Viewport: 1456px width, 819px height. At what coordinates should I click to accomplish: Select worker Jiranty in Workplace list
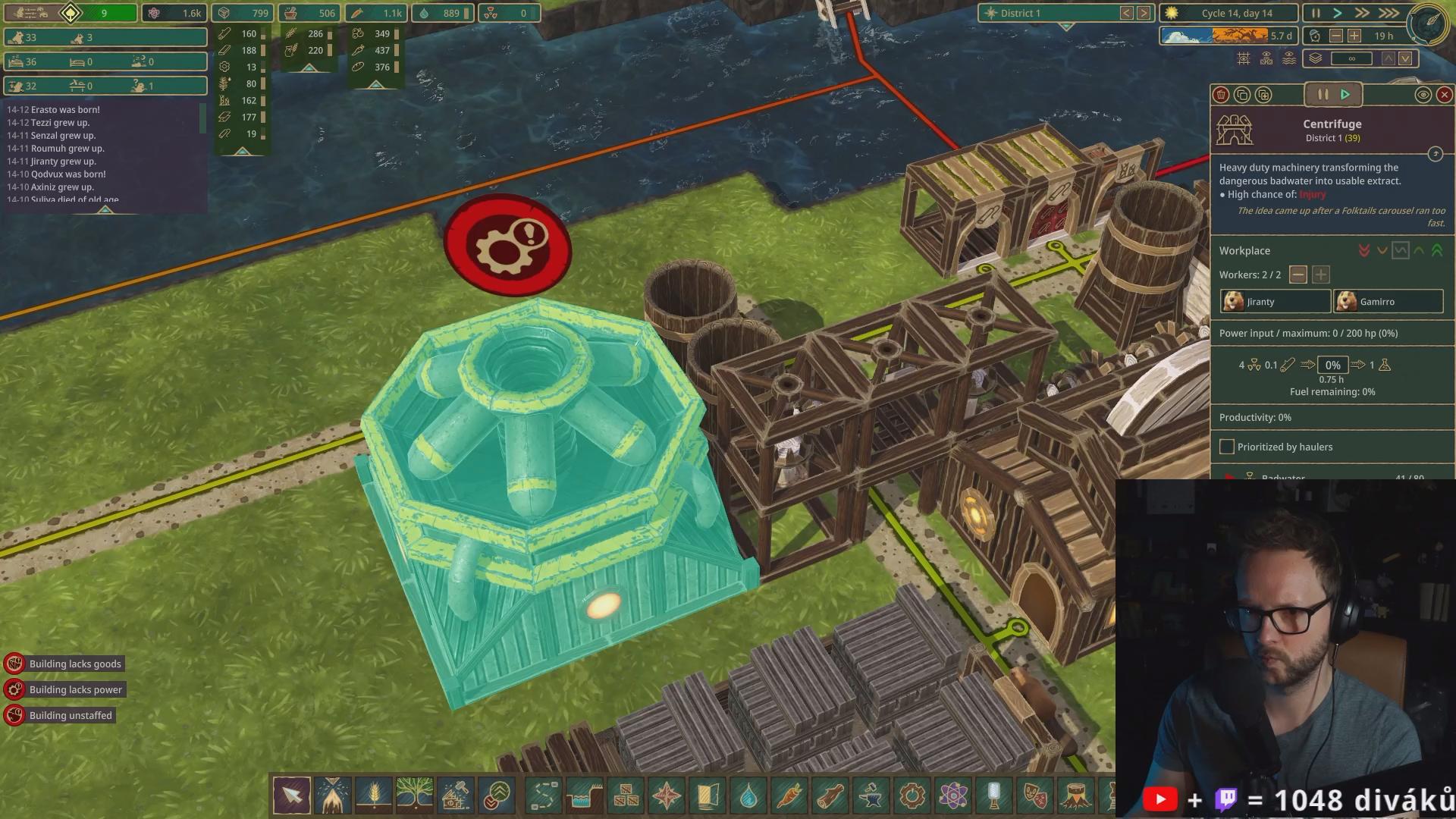click(1275, 302)
